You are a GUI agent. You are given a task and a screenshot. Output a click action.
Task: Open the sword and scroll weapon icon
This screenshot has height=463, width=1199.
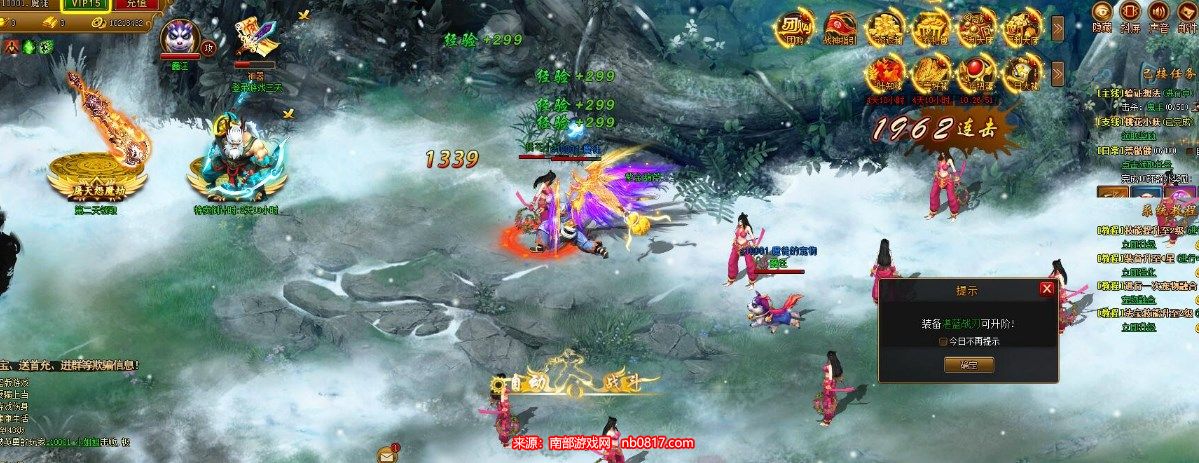pyautogui.click(x=254, y=38)
